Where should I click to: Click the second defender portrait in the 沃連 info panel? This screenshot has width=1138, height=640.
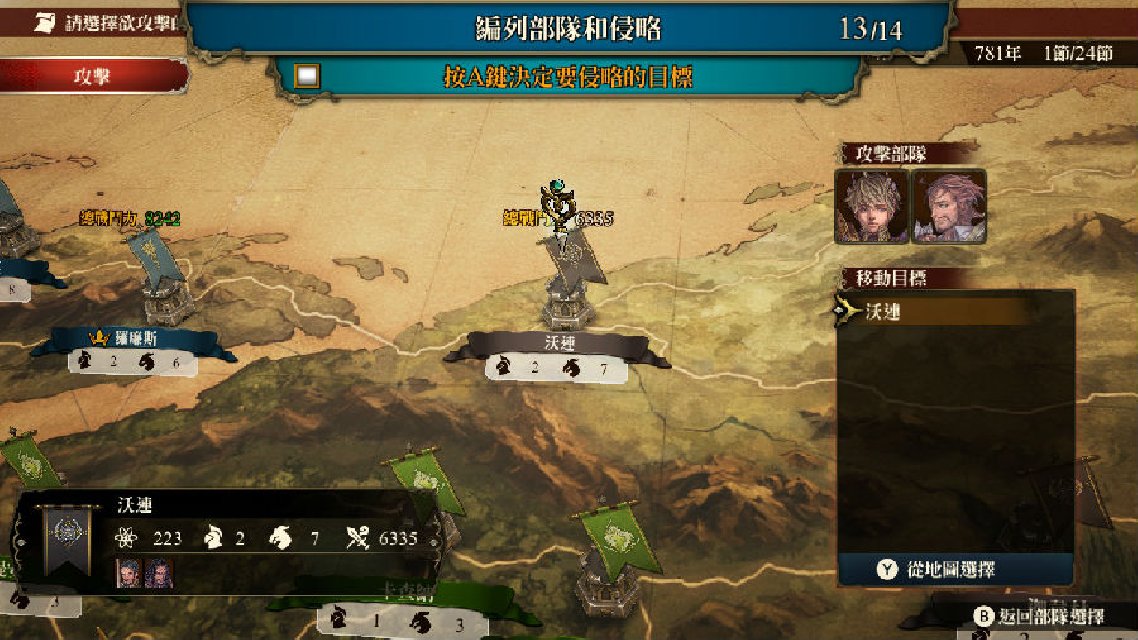[x=159, y=572]
